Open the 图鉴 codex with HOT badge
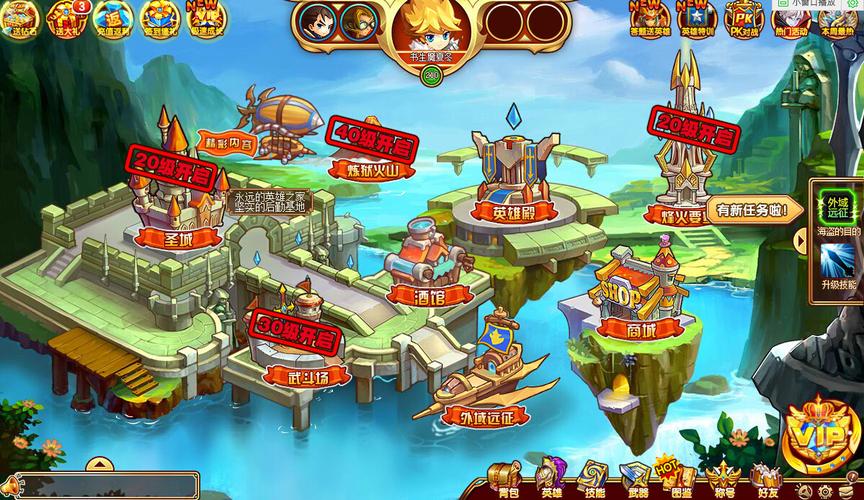Screen dimensions: 864x500 (x=681, y=479)
